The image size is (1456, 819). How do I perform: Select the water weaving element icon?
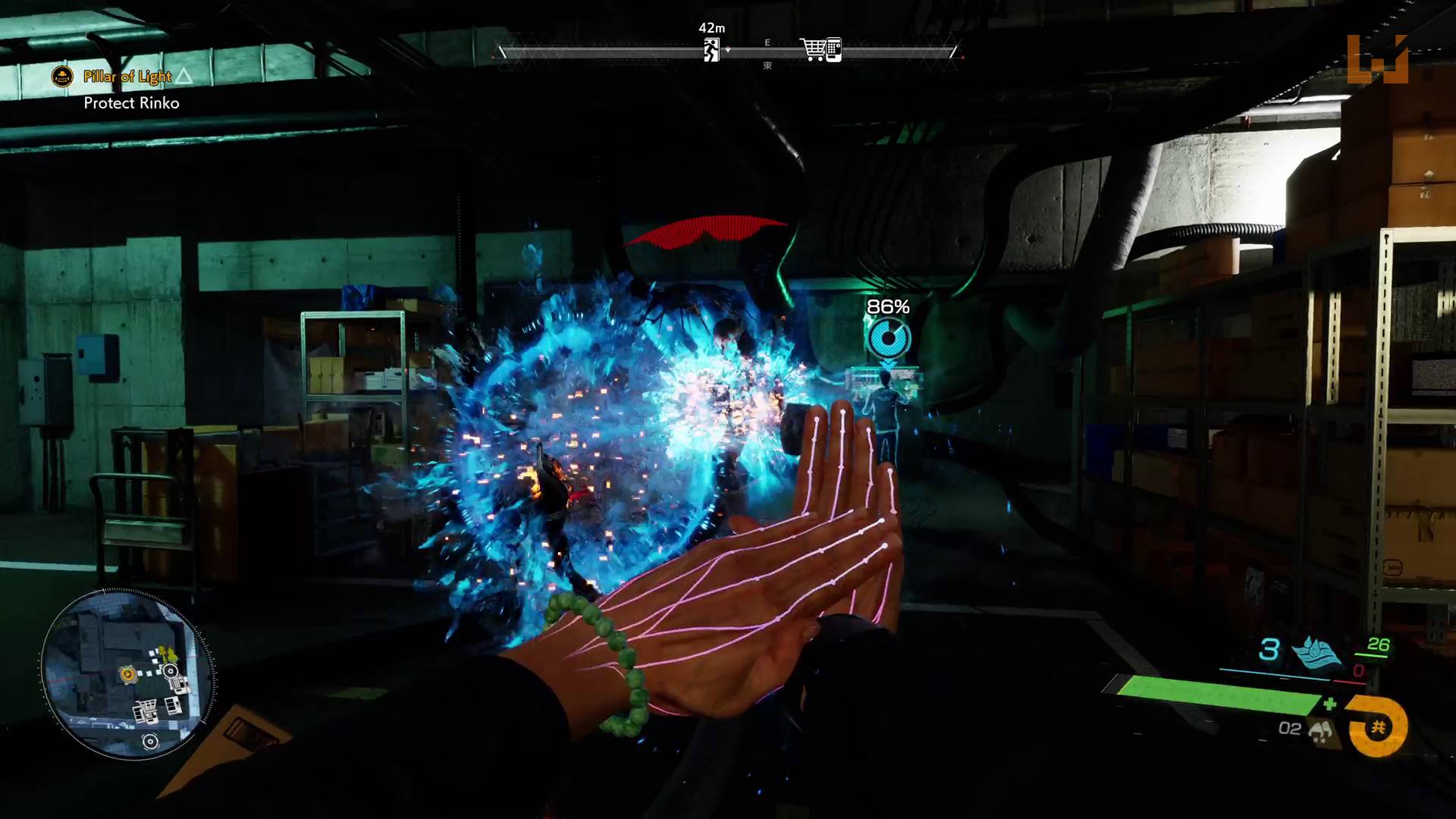pos(1315,651)
